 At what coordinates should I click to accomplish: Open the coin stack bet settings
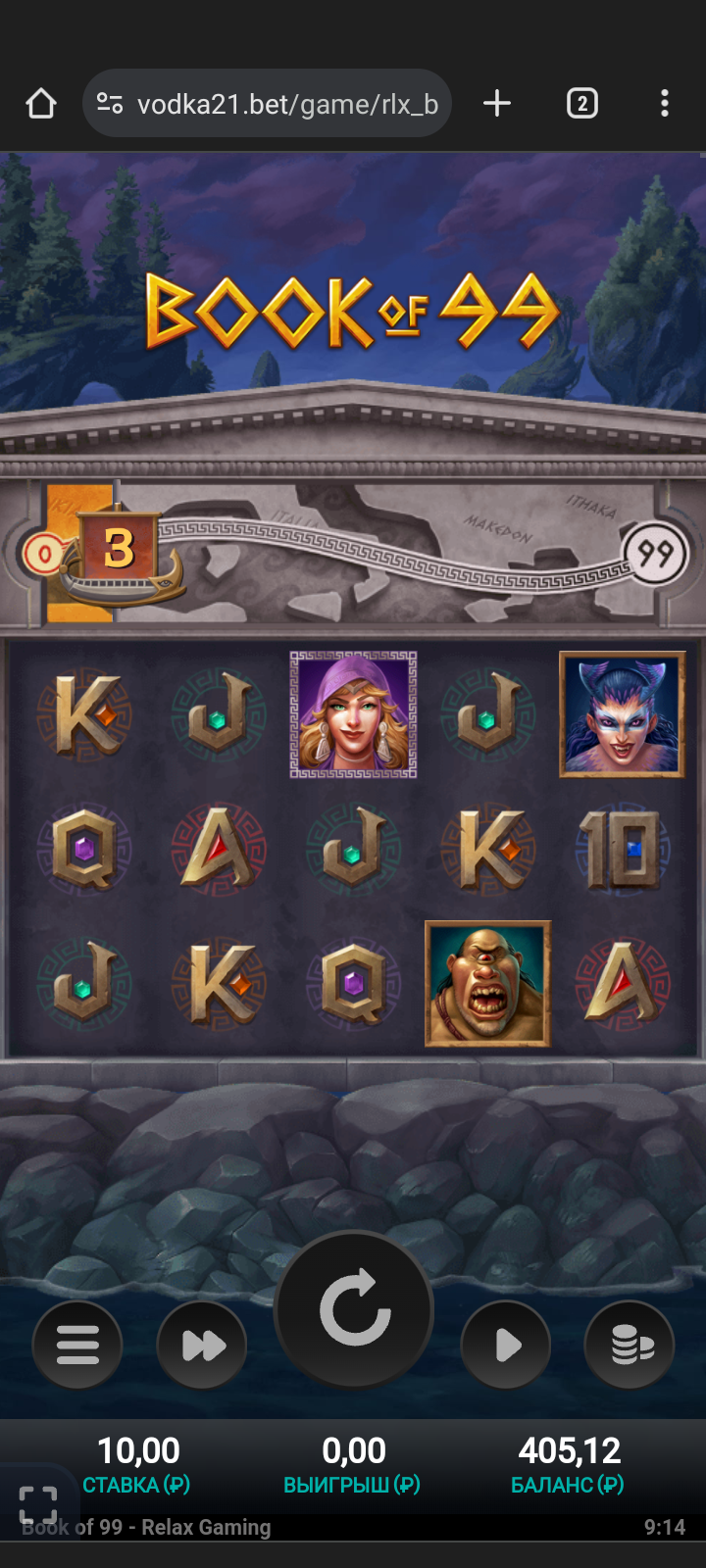630,1345
